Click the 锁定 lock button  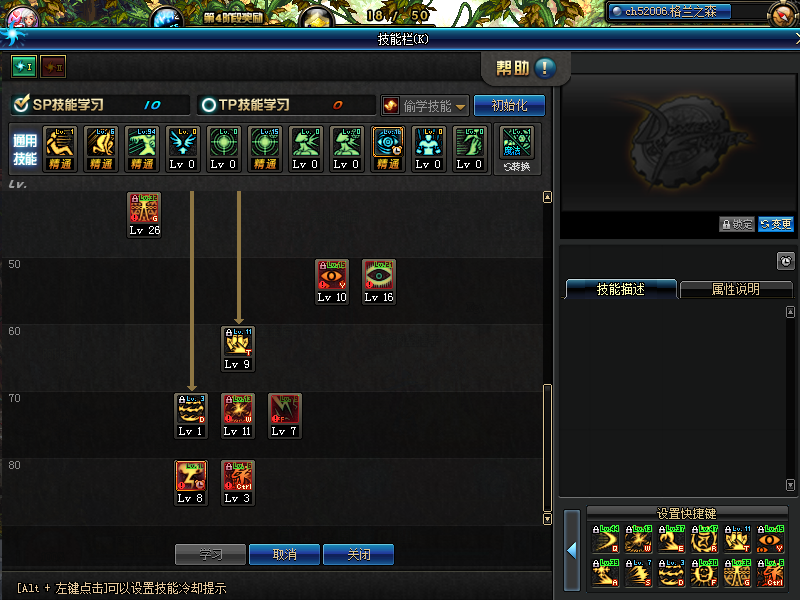coord(736,224)
